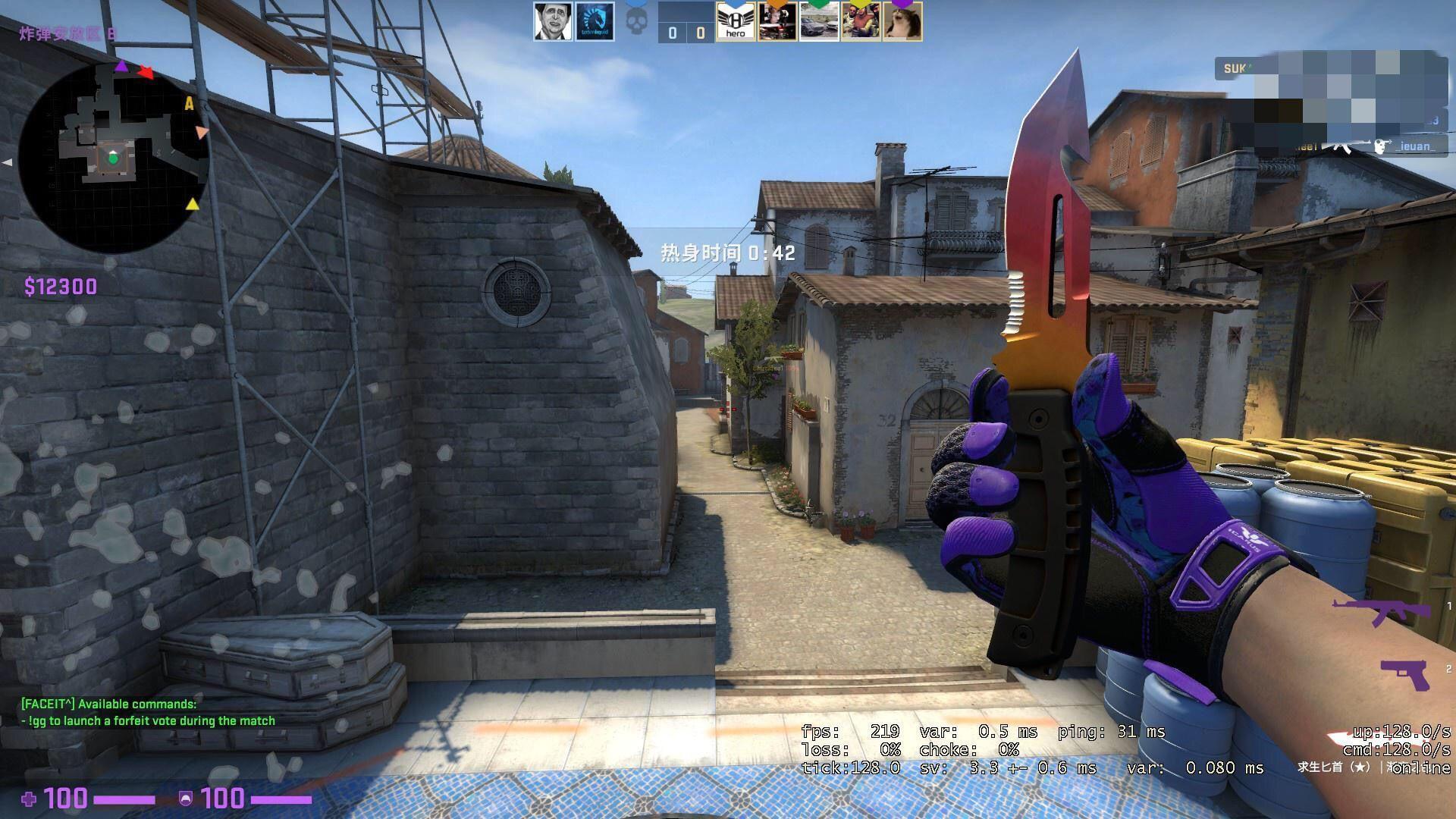The width and height of the screenshot is (1456, 819).
Task: Select the AK-47 weapon slot icon
Action: click(x=1380, y=610)
